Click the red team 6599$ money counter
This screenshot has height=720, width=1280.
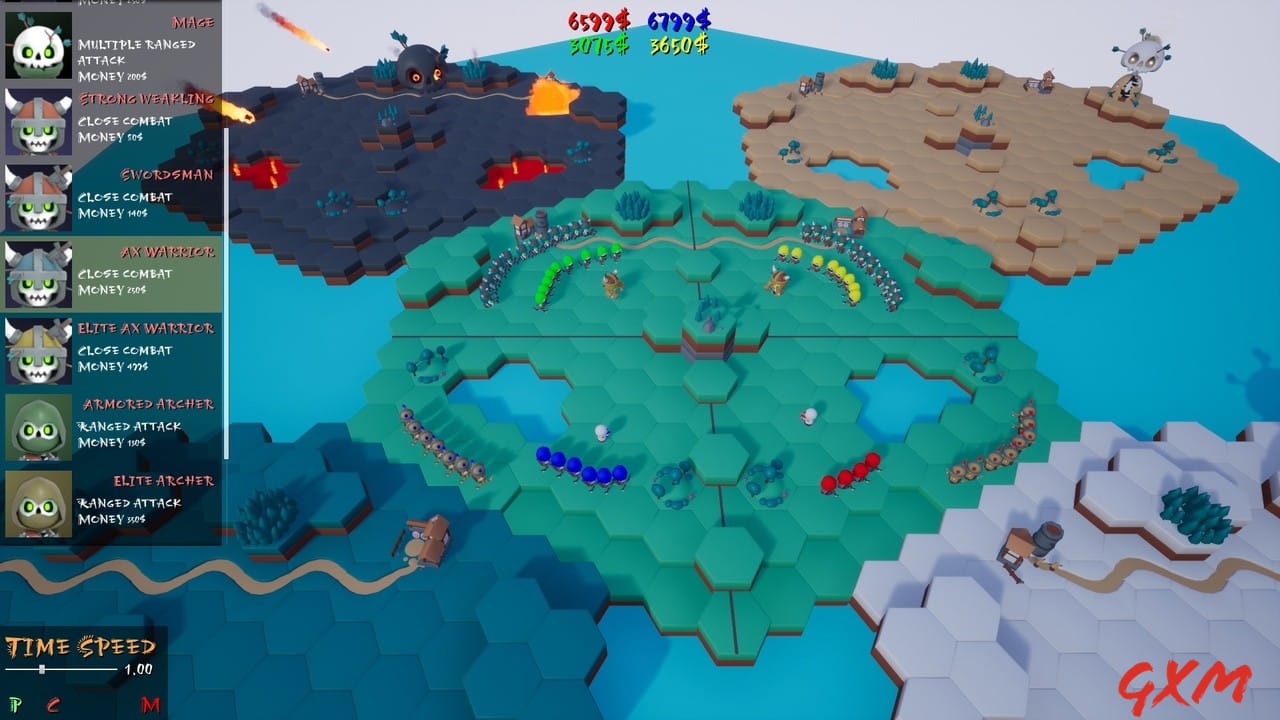click(597, 18)
